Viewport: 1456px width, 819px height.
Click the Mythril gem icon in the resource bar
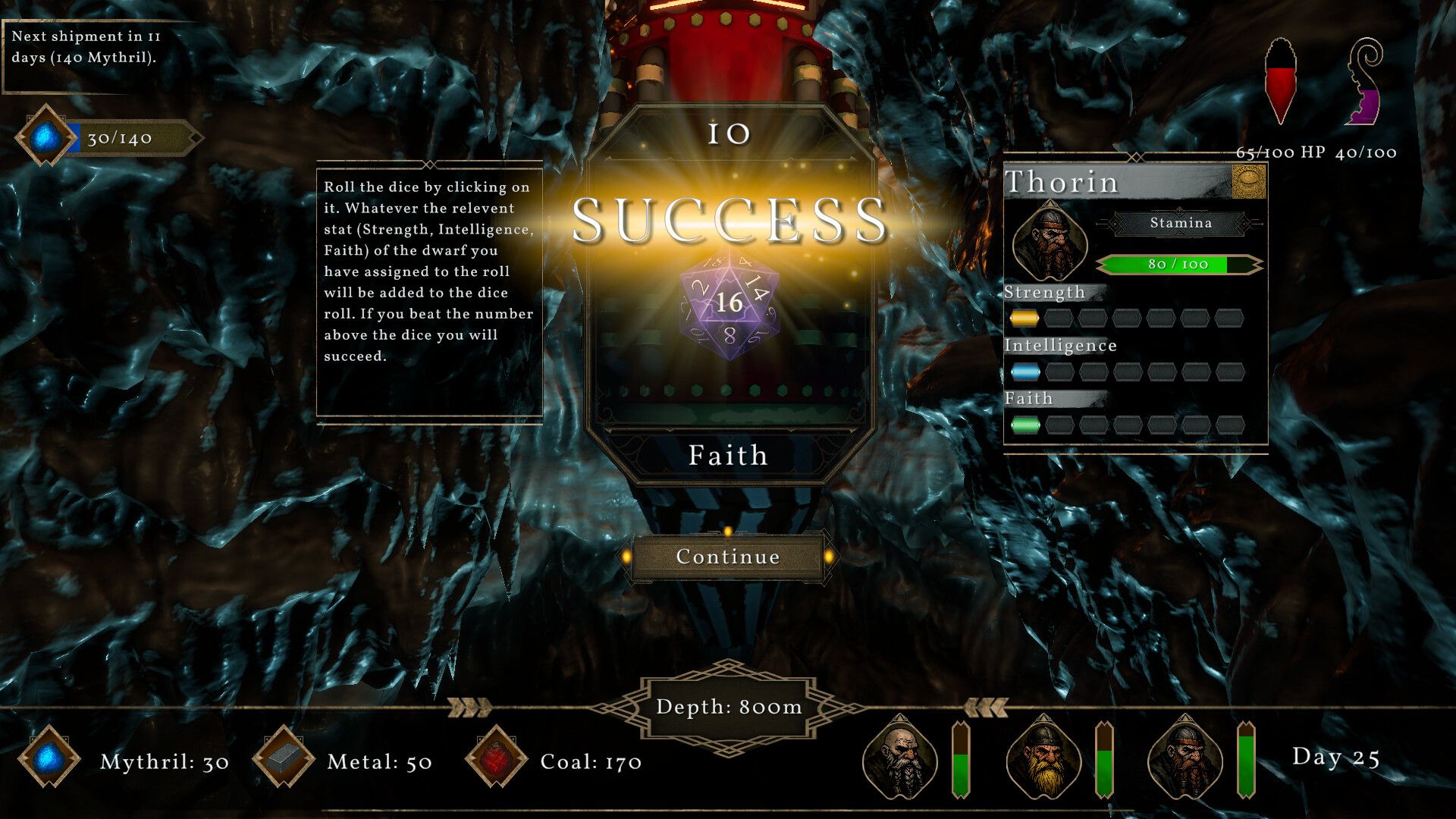tap(49, 758)
